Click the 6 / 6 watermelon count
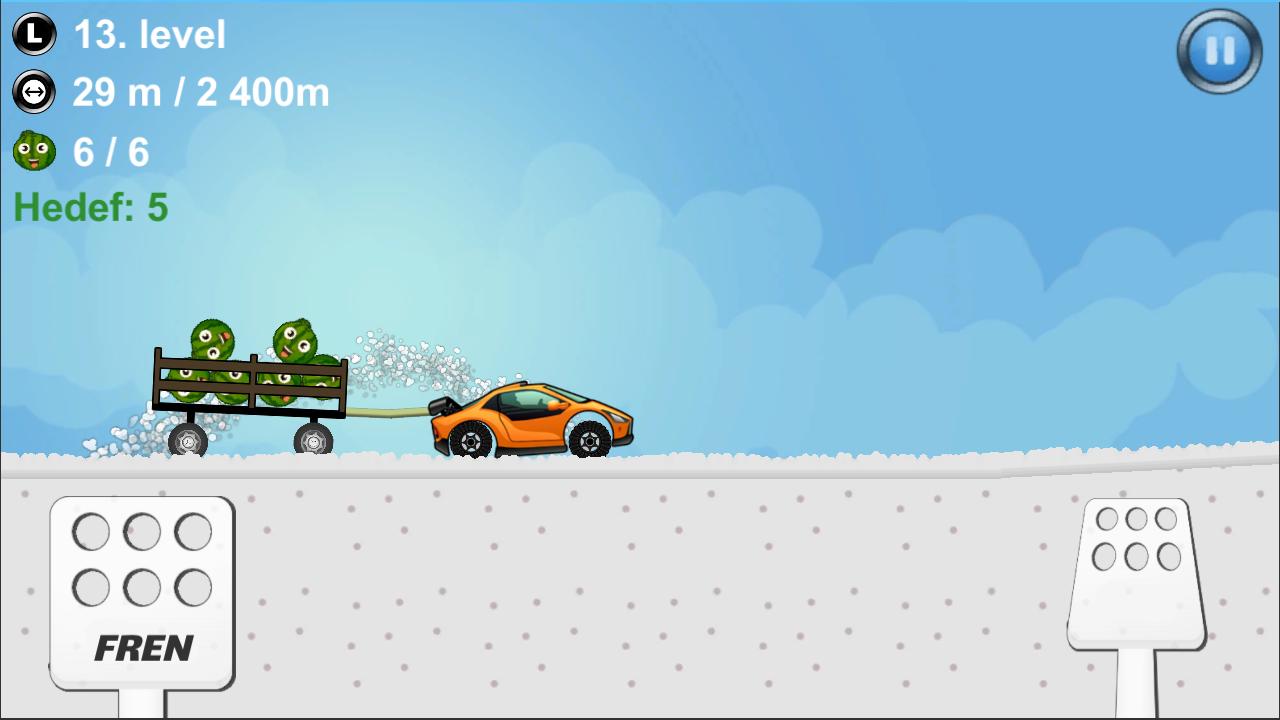The height and width of the screenshot is (720, 1280). tap(110, 151)
